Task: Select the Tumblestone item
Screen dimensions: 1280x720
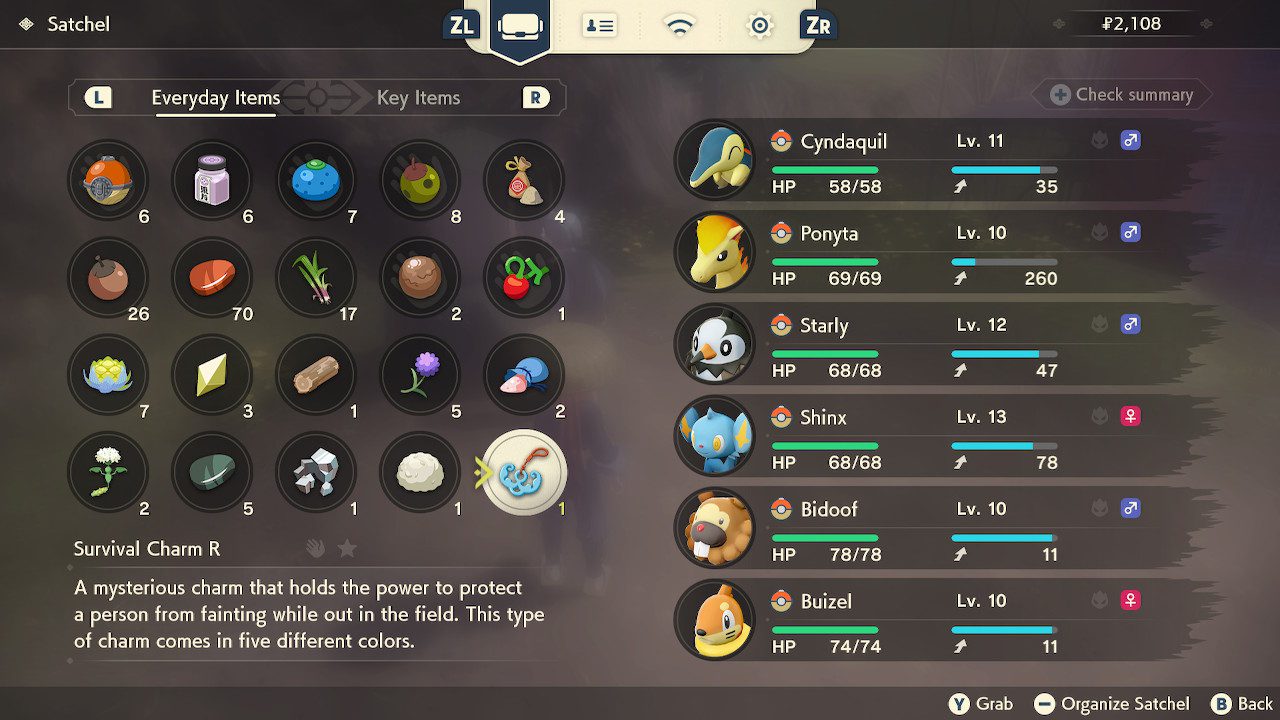Action: tap(316, 472)
